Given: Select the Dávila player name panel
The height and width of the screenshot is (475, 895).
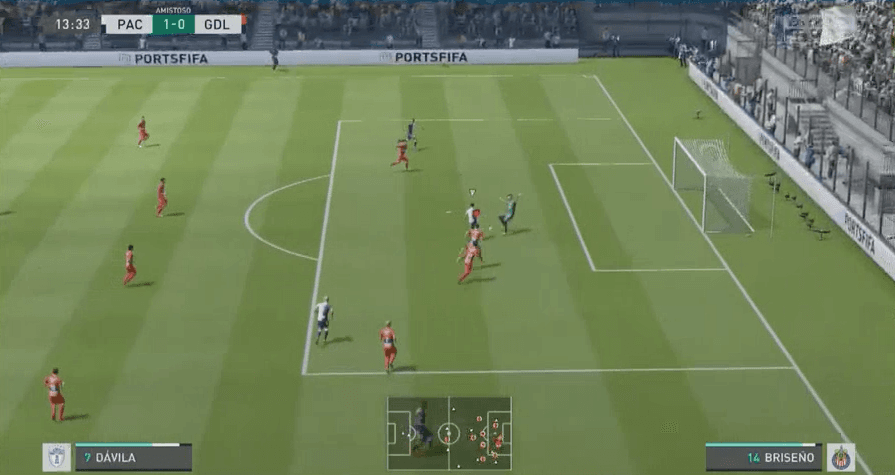Looking at the screenshot, I should point(133,458).
